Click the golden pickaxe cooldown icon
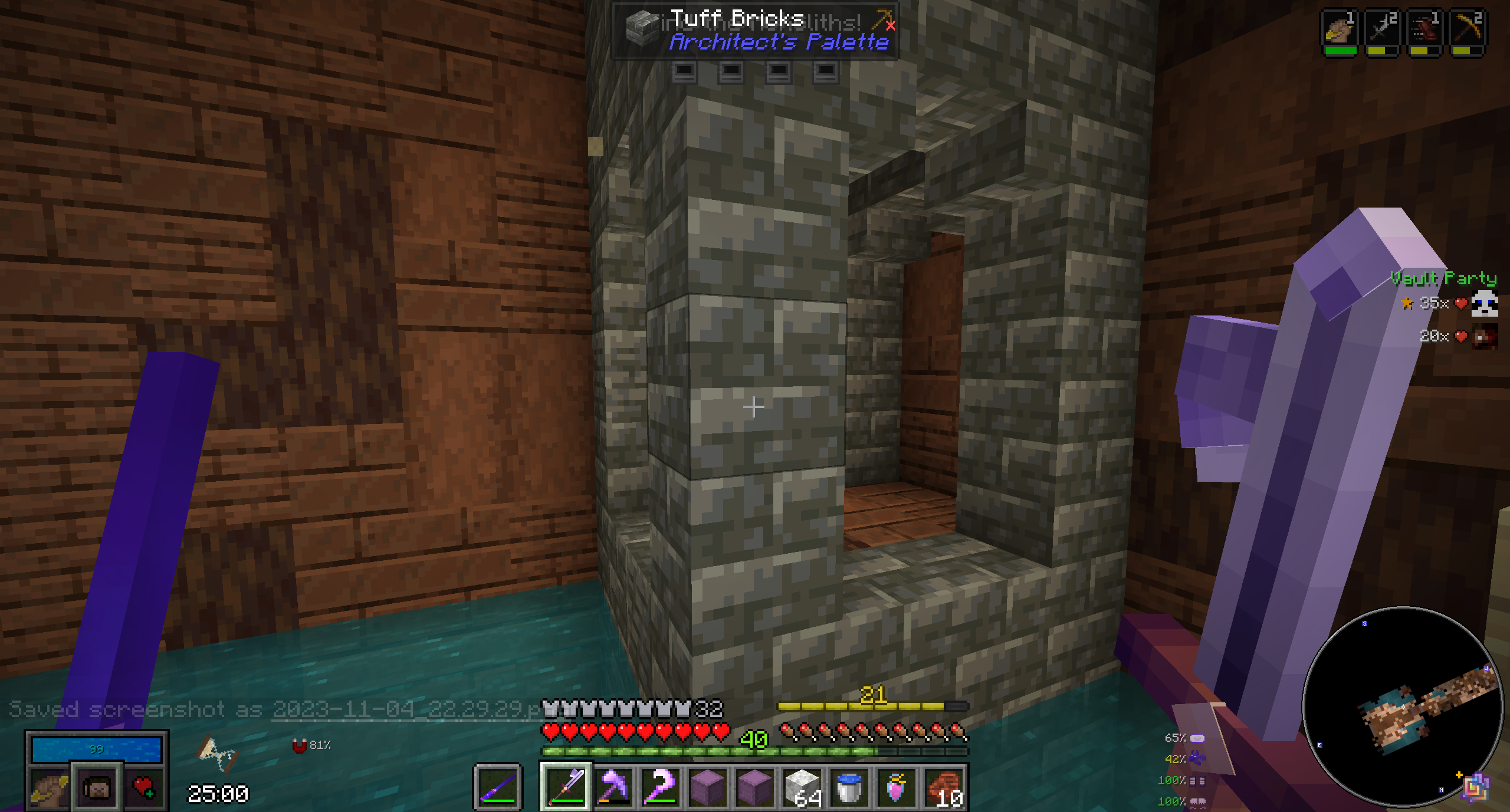The height and width of the screenshot is (812, 1510). (1466, 29)
